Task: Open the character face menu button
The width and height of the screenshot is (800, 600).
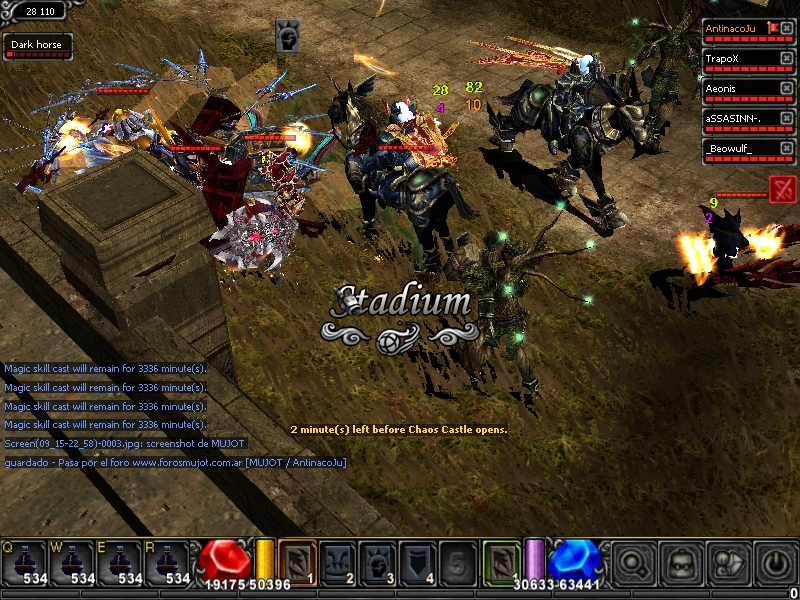Action: (683, 562)
